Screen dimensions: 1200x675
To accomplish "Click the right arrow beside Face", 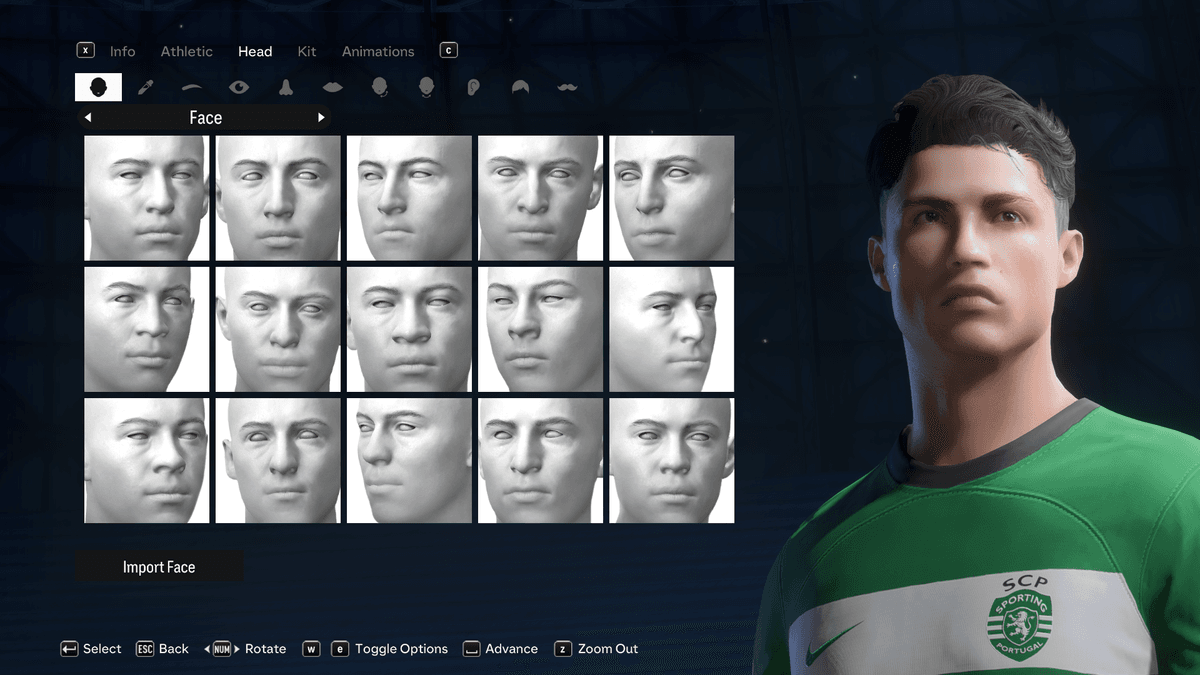I will coord(321,118).
